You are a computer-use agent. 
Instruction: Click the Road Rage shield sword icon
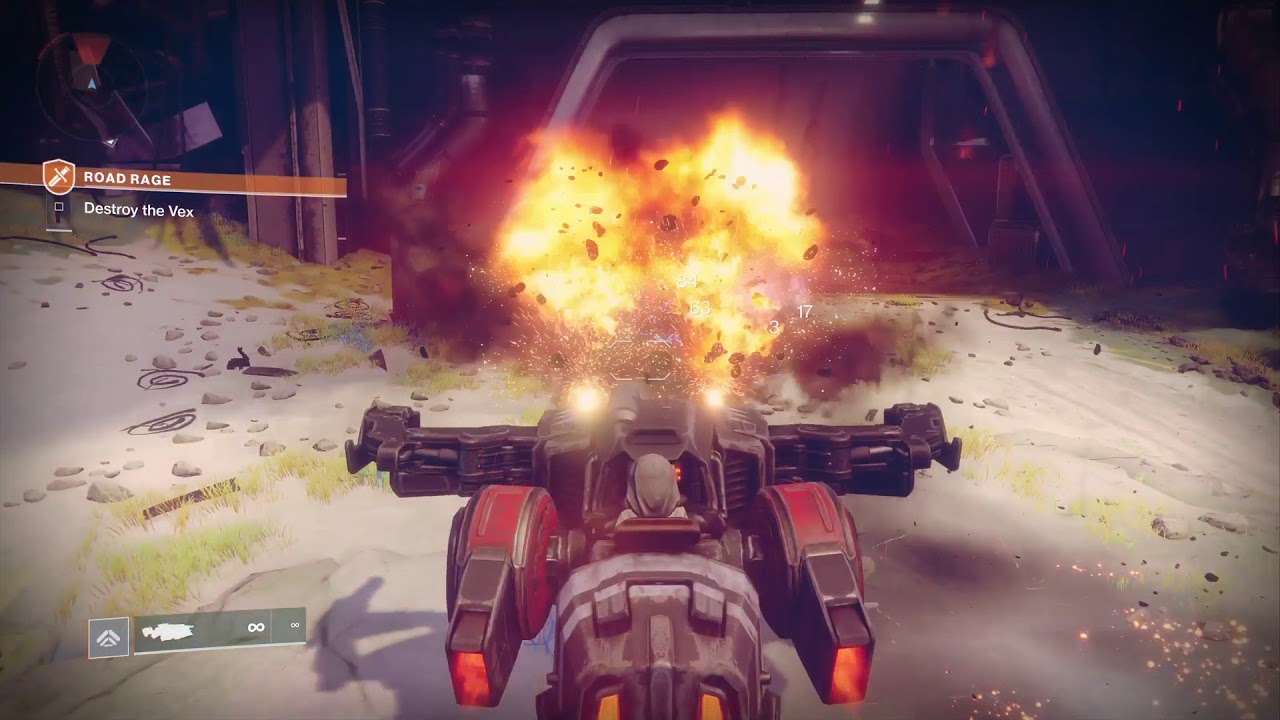tap(59, 178)
